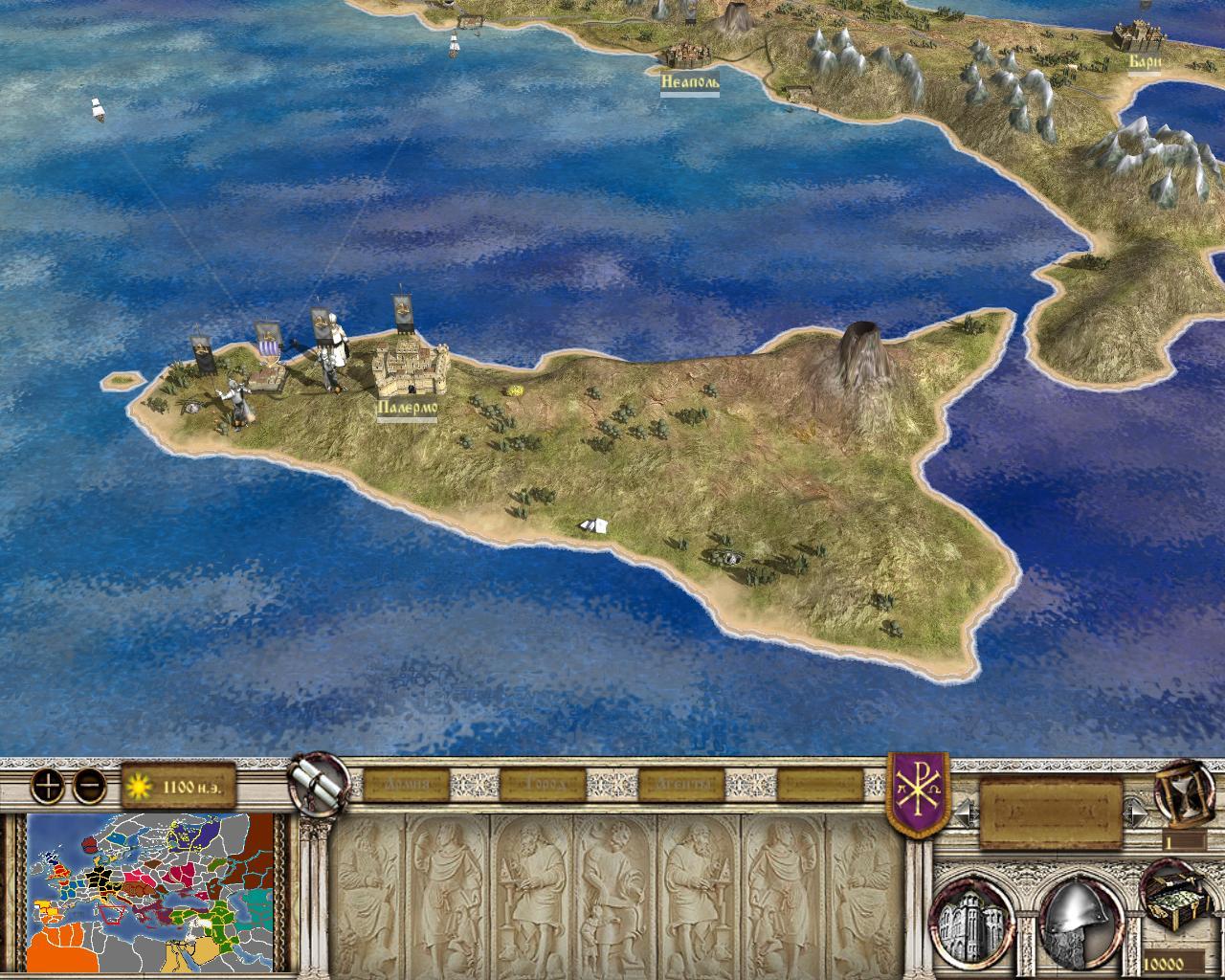1225x980 pixels.
Task: Click the minimap minus zoom button
Action: coord(89,786)
